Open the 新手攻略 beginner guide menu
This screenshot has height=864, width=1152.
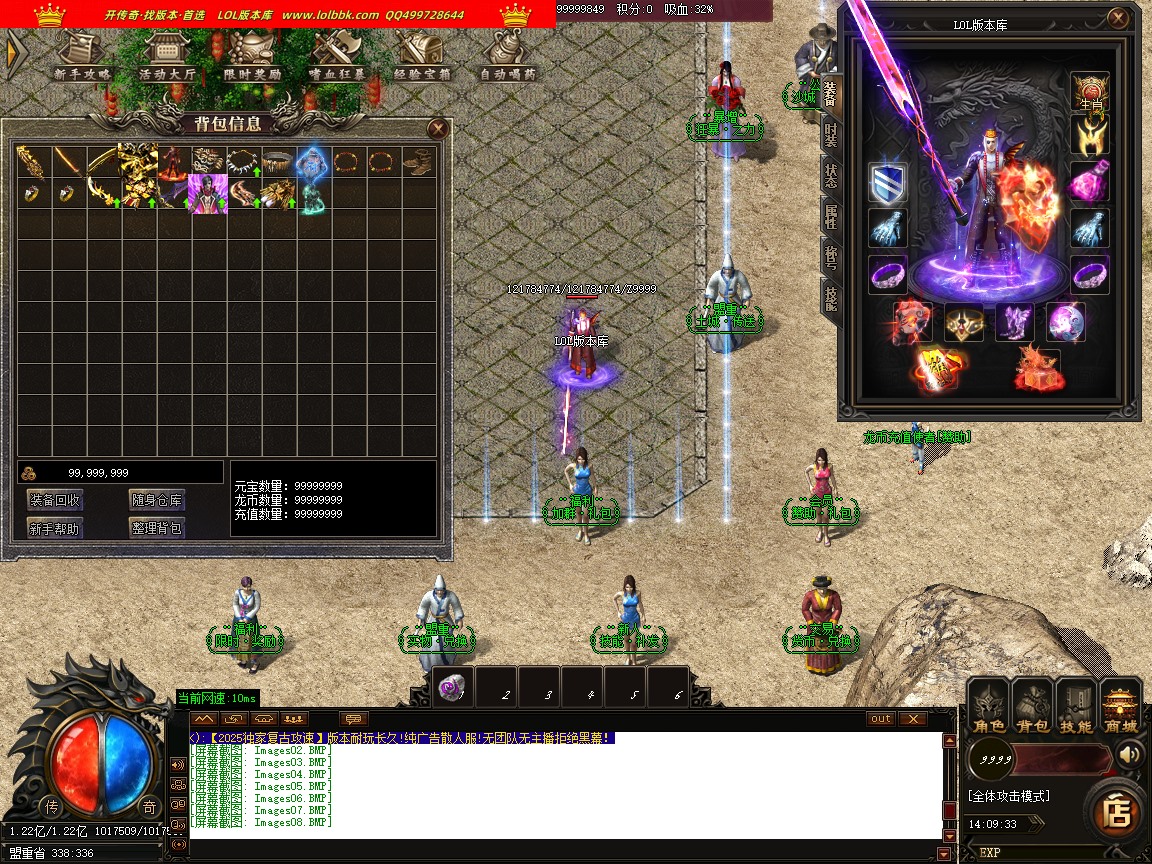point(83,55)
